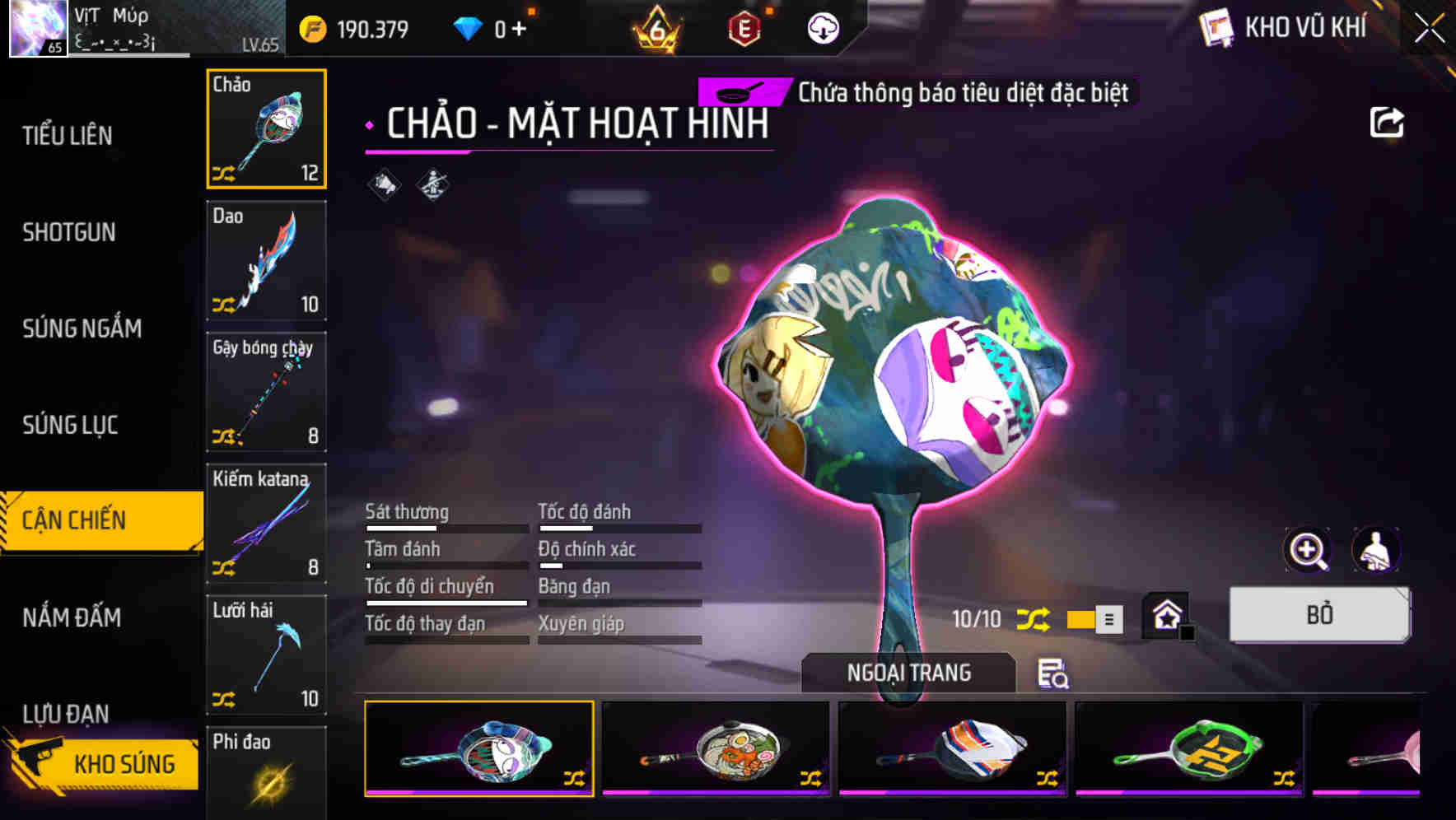Select the NGOẠI TRANG tab
1456x820 pixels.
coord(908,672)
